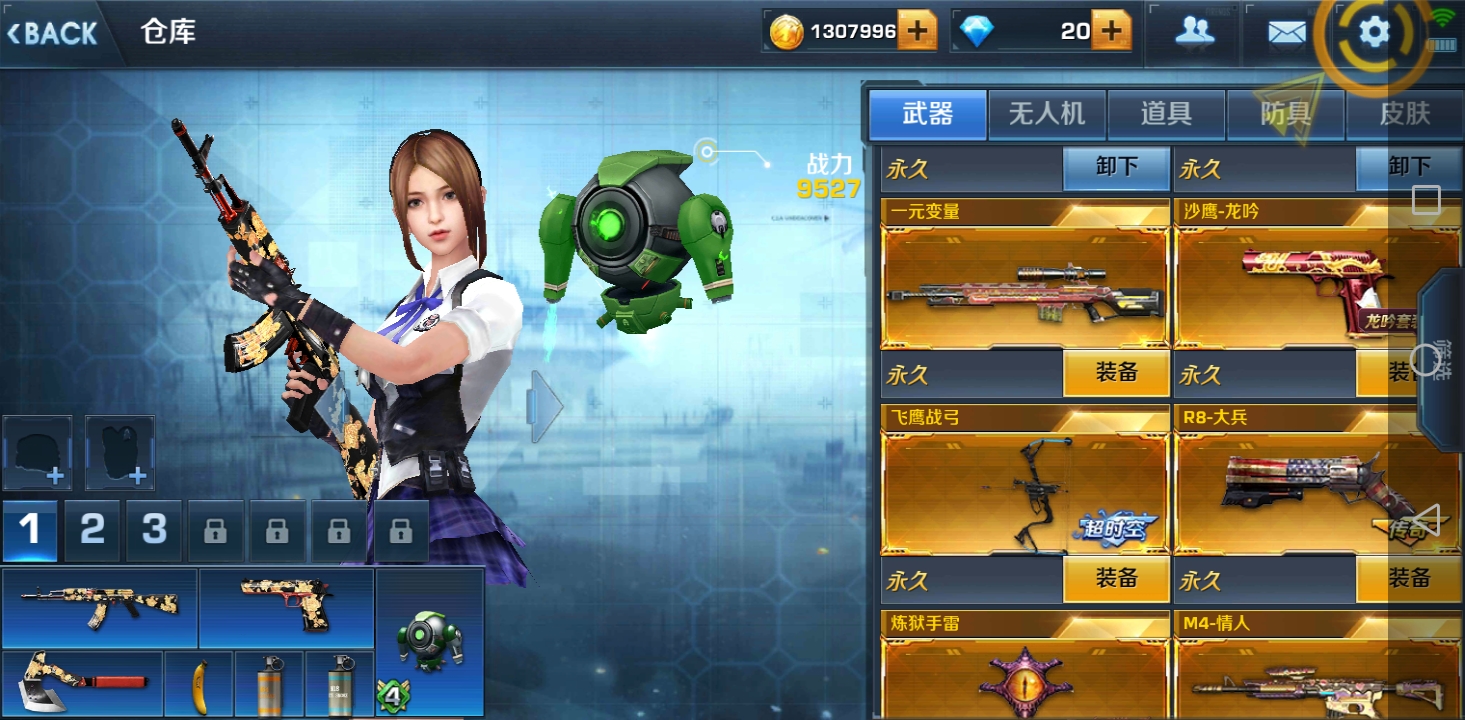Switch to the 道具 tab

(1166, 114)
